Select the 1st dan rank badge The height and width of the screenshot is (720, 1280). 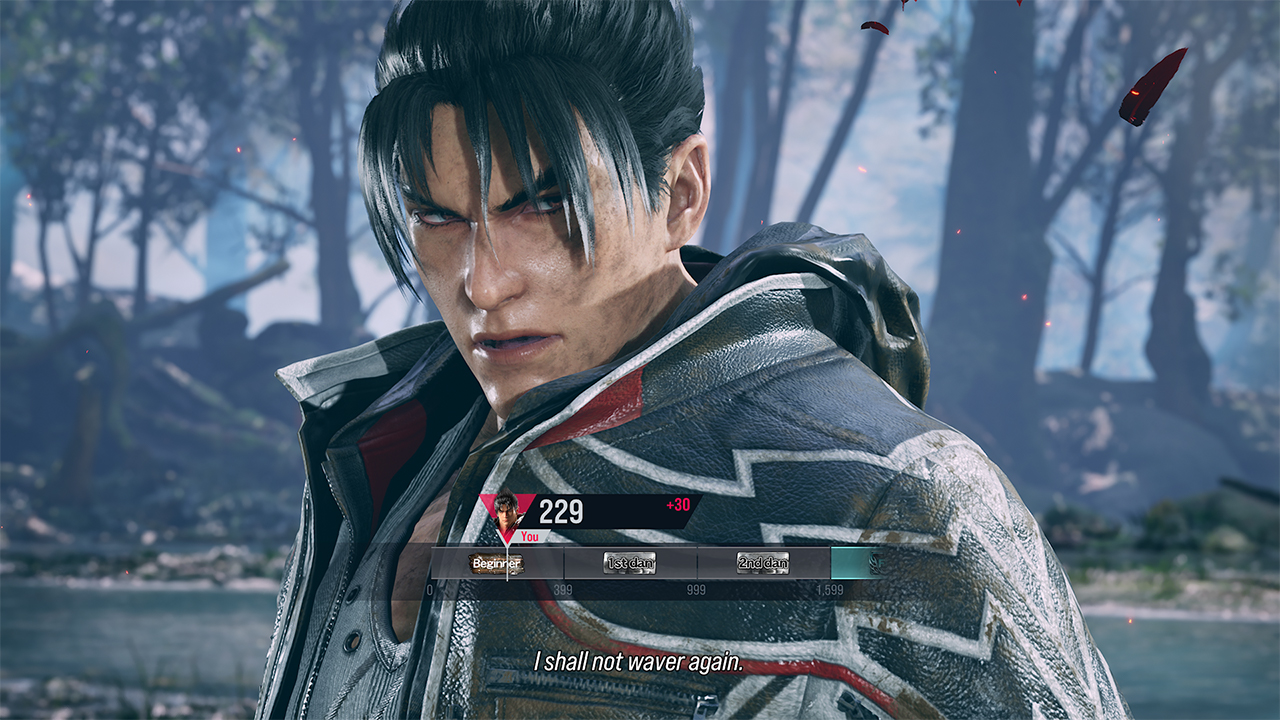click(630, 563)
